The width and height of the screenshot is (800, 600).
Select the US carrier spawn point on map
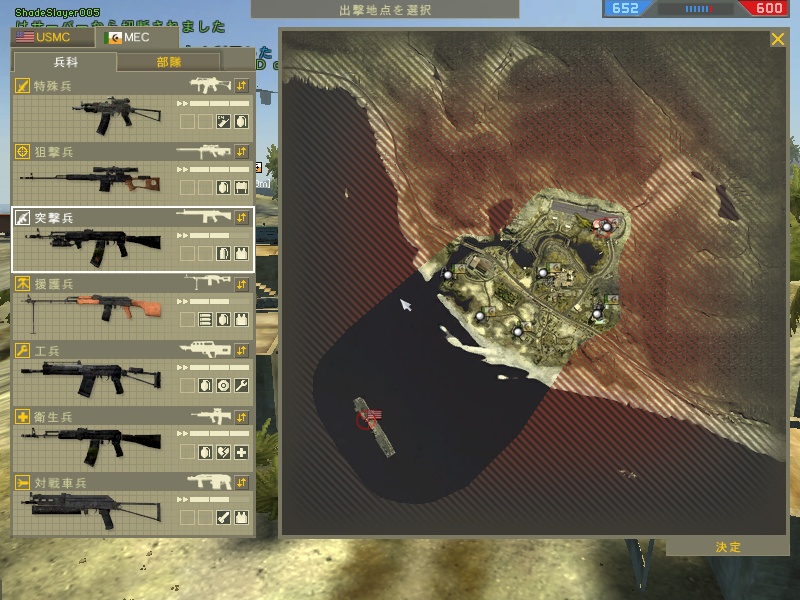point(375,415)
